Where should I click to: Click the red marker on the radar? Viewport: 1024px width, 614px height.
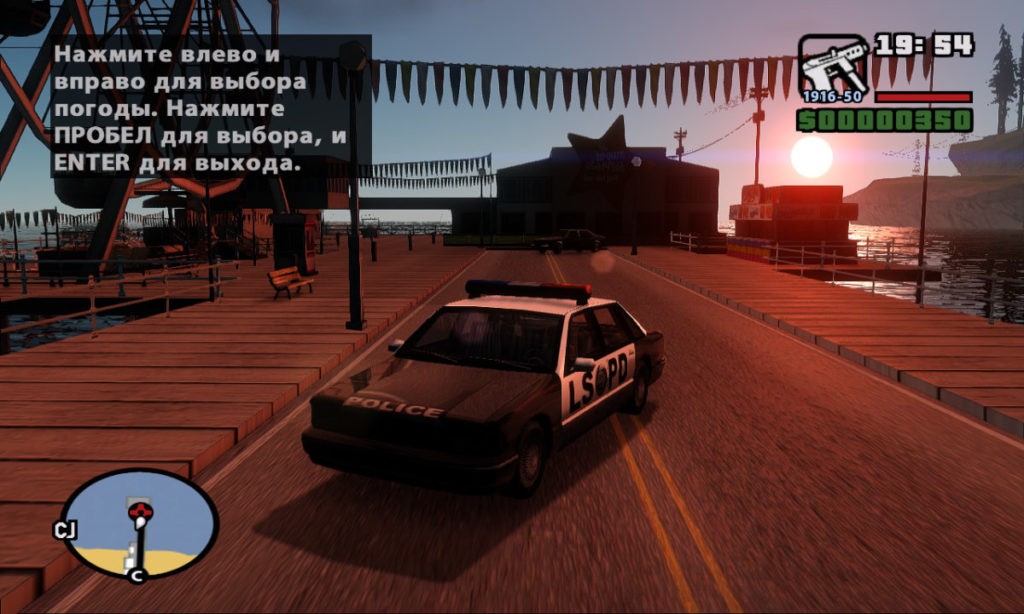click(140, 513)
